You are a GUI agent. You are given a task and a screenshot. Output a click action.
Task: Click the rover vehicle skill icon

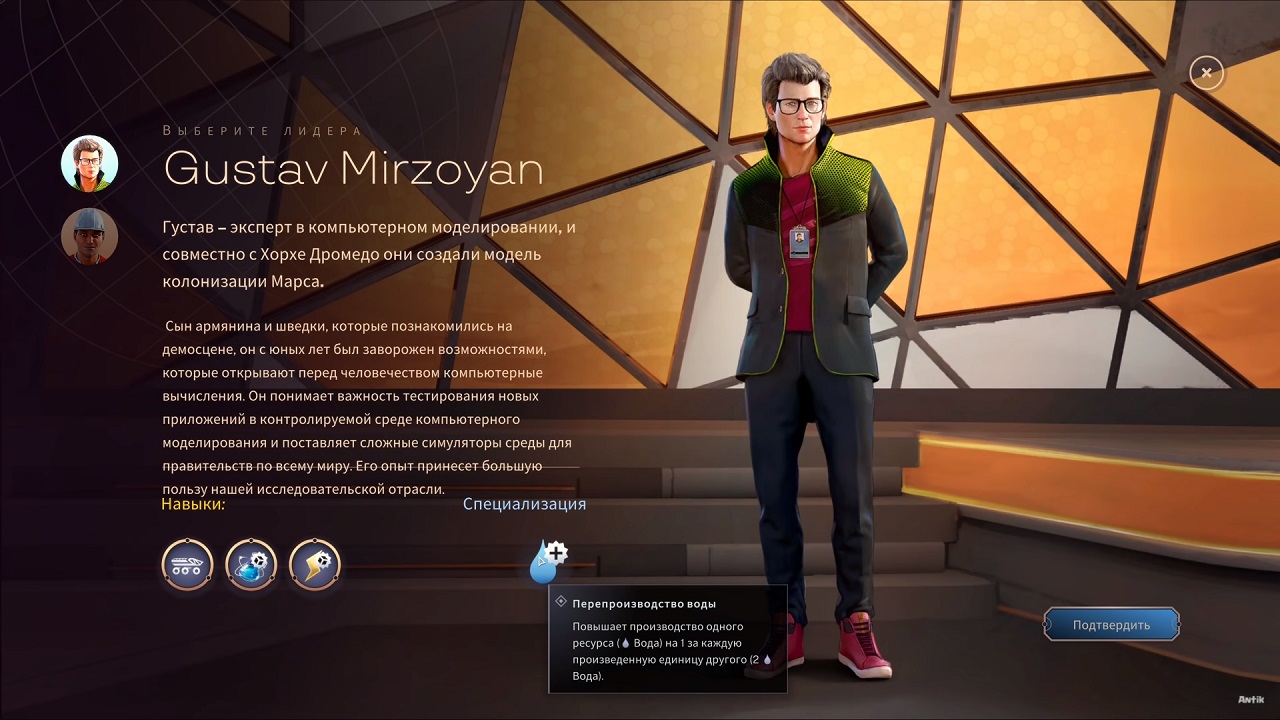[x=188, y=565]
